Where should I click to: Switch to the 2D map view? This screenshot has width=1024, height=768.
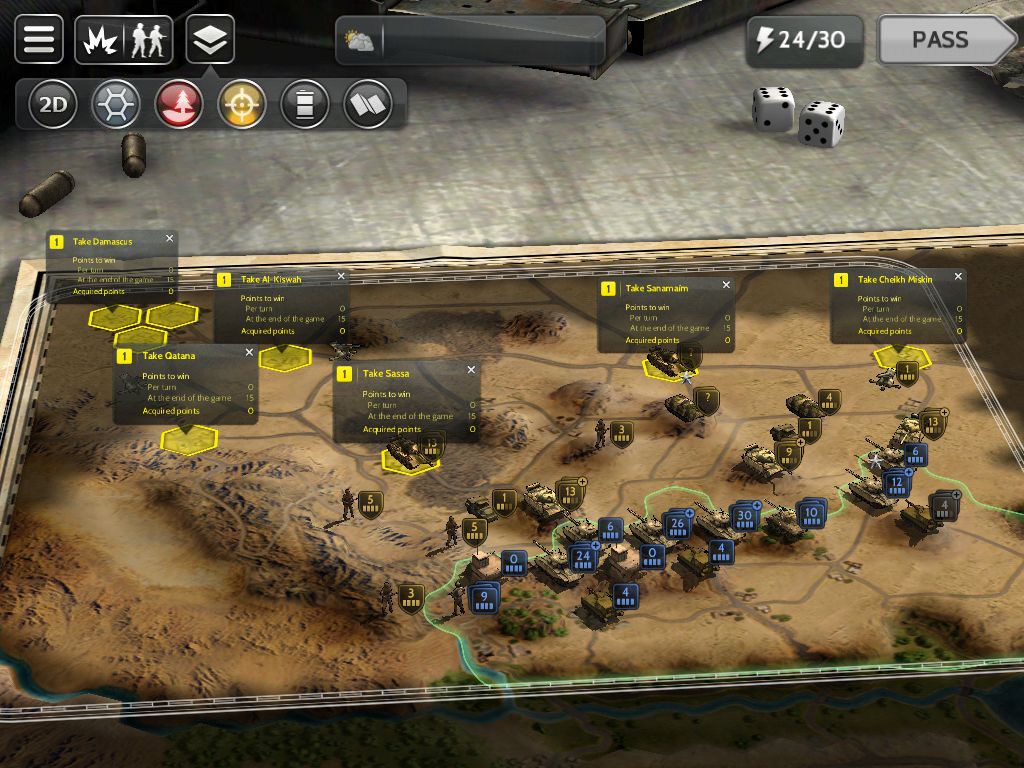[x=52, y=104]
